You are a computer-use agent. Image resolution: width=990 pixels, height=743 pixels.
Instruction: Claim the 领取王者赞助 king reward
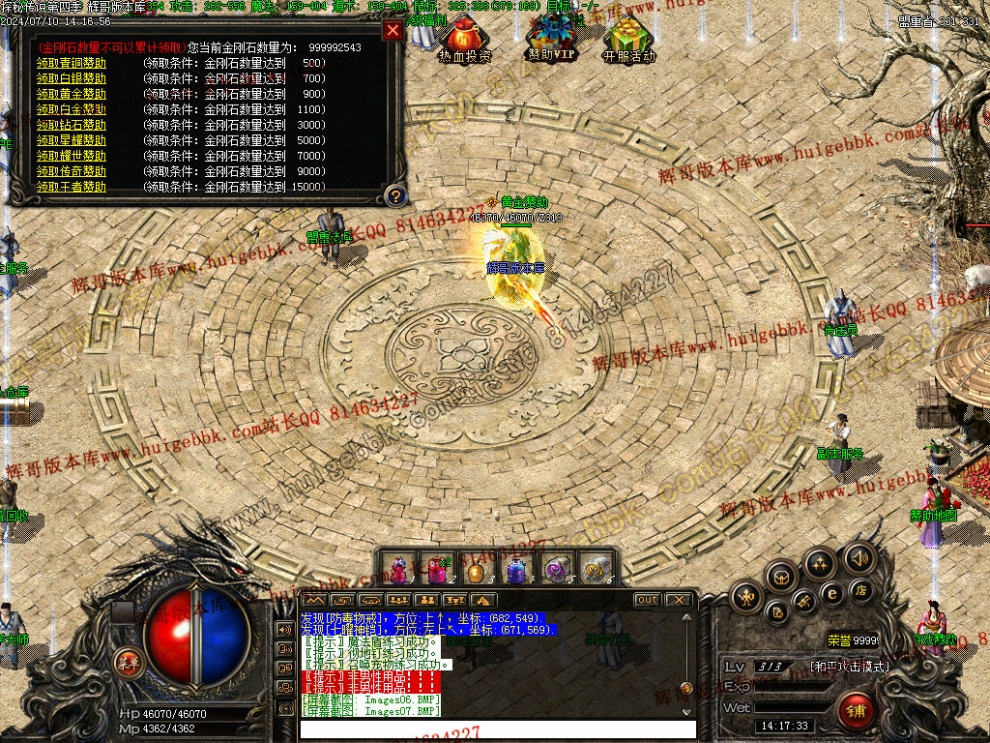(x=71, y=187)
